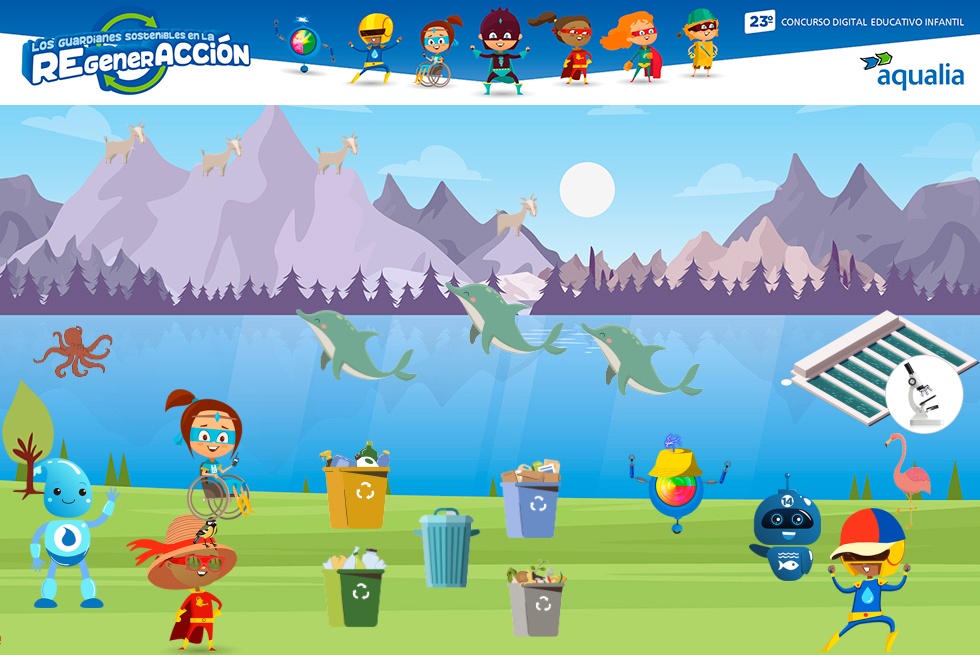Viewport: 980px width, 655px height.
Task: Click the Guardianes Sostenibles REgenerAcción logo
Action: click(137, 54)
